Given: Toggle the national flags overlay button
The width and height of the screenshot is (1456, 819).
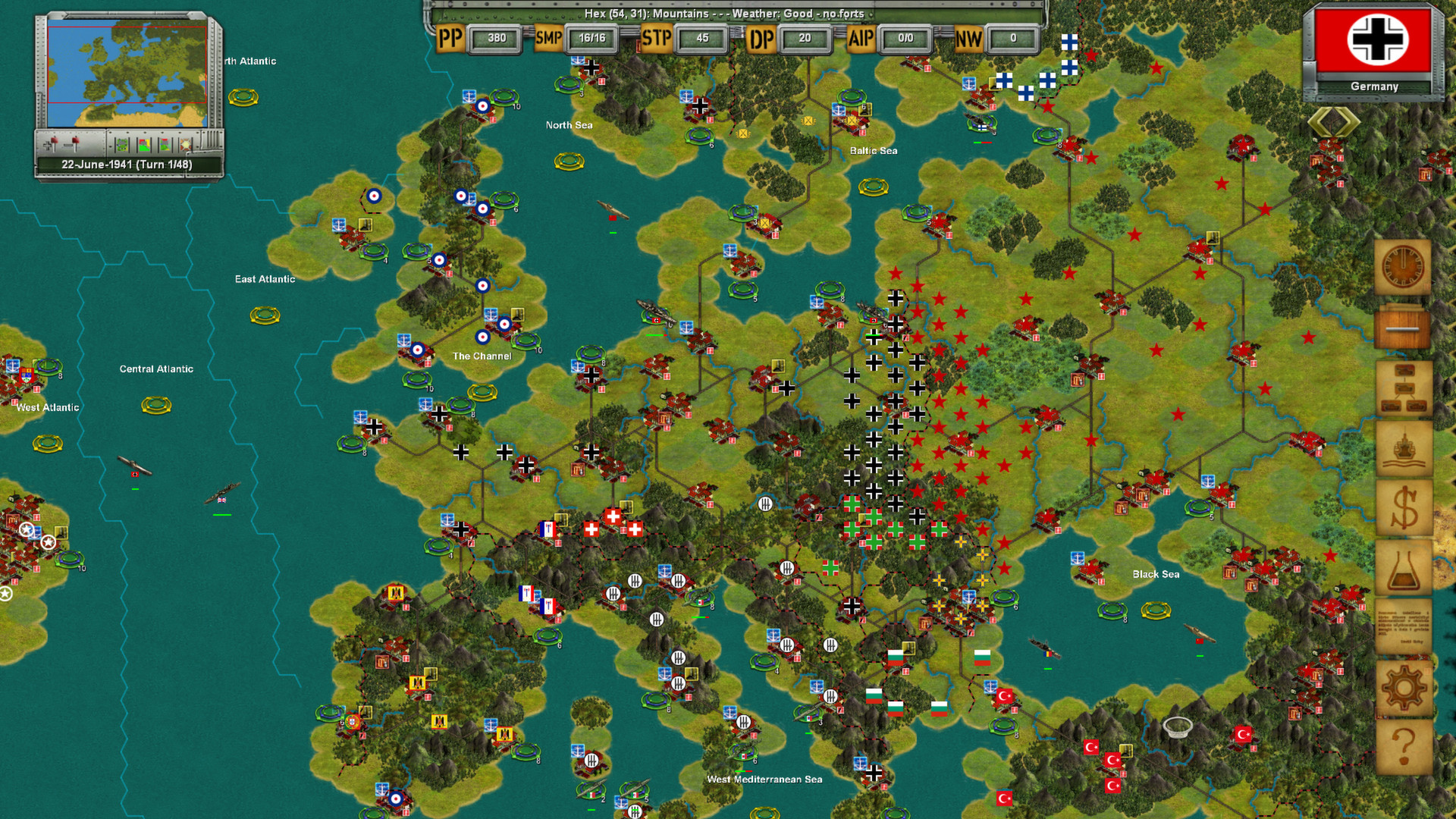Looking at the screenshot, I should pyautogui.click(x=165, y=144).
